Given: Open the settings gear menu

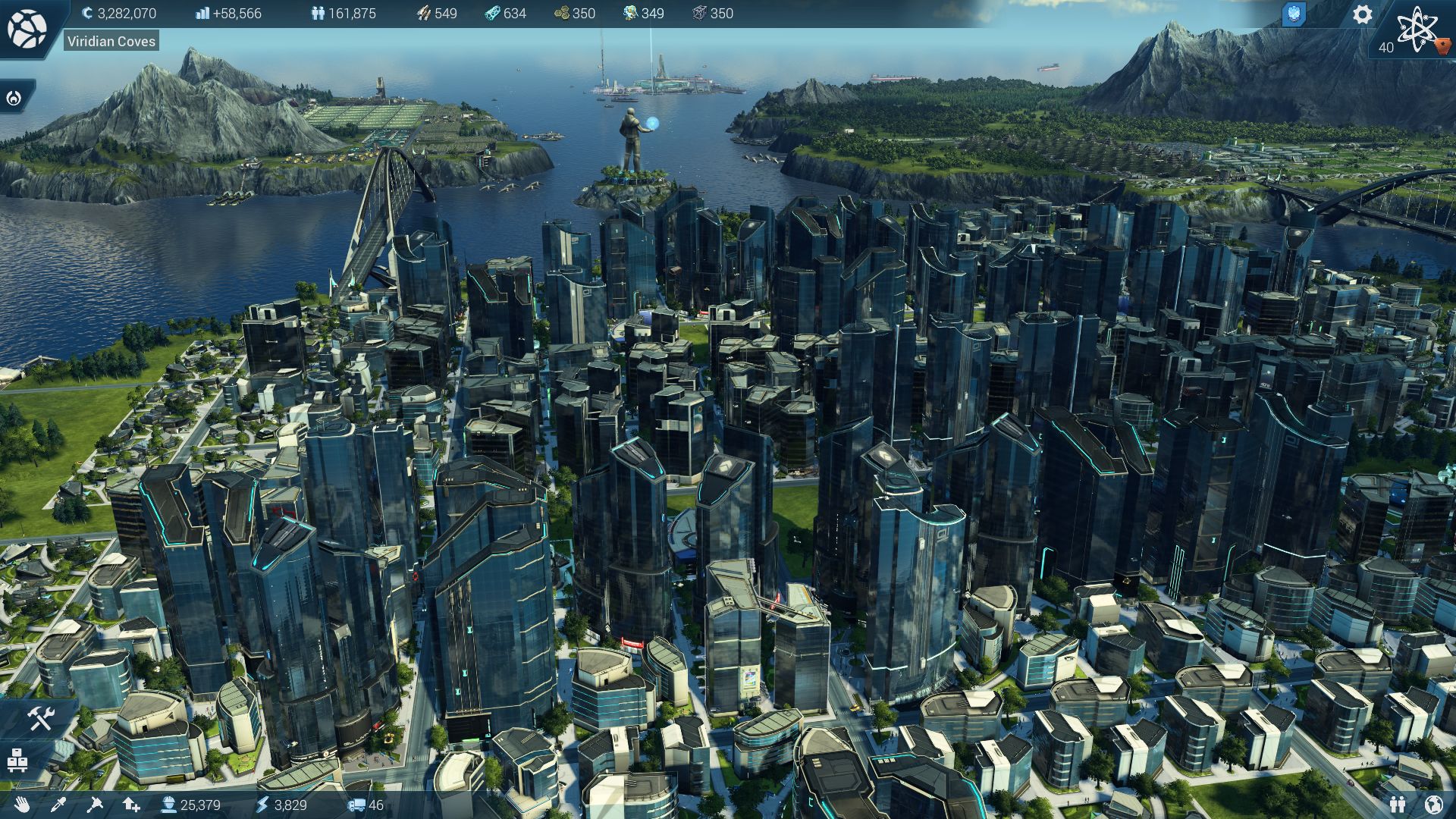Looking at the screenshot, I should click(x=1362, y=14).
